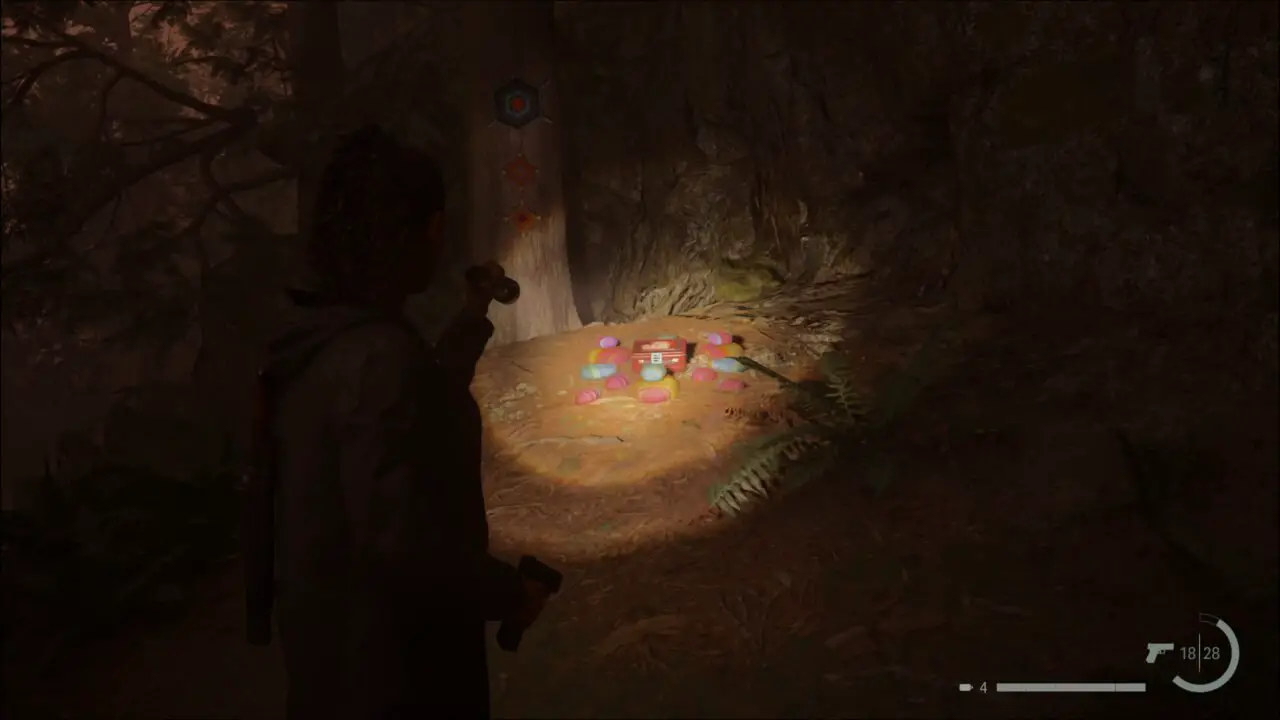
Task: Click the battery icon near the charge bar
Action: (965, 686)
